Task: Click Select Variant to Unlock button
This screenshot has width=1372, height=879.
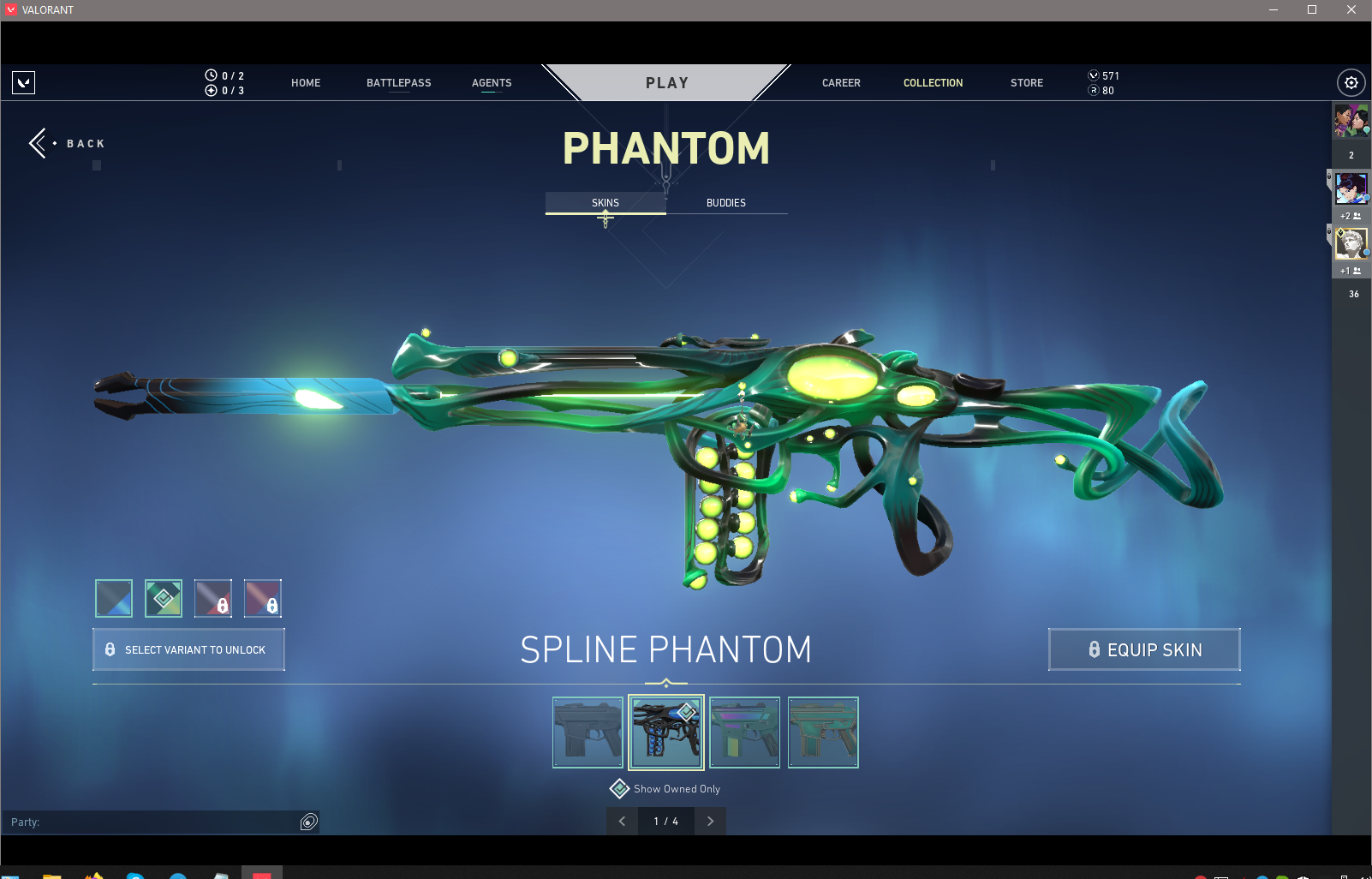Action: (x=188, y=649)
